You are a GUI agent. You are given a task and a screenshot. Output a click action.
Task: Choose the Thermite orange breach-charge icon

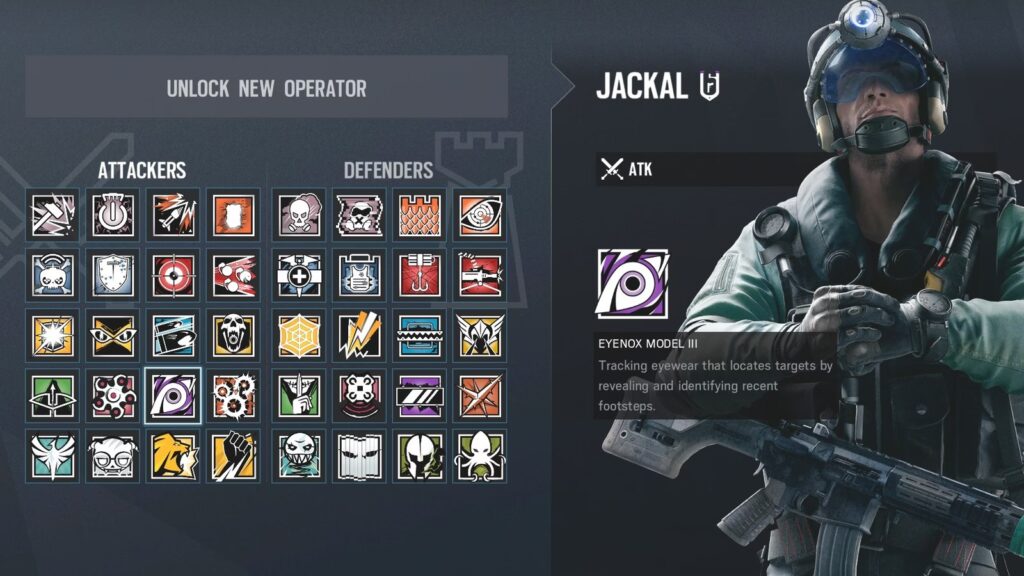232,214
